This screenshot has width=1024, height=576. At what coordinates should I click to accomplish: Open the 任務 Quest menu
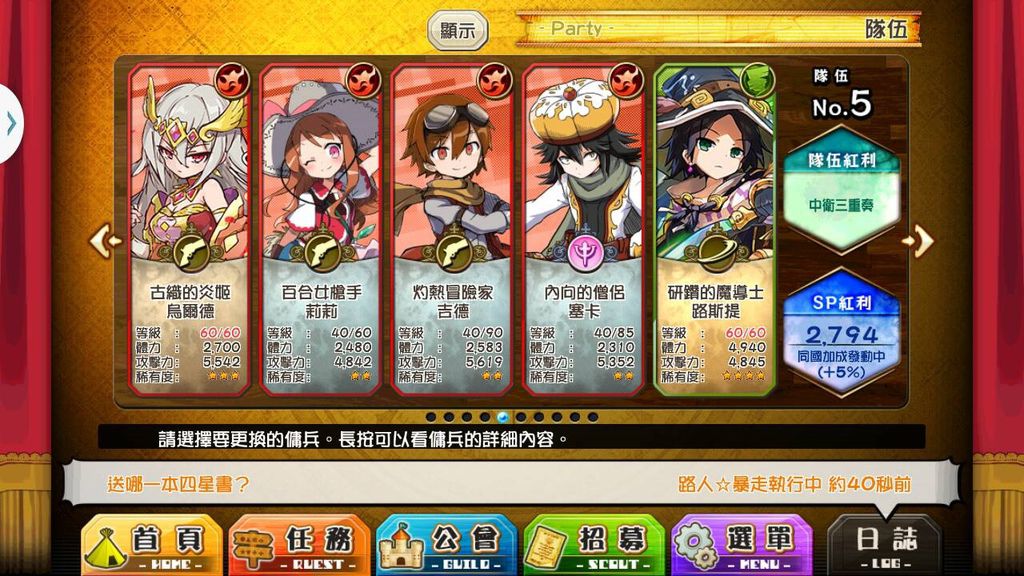(x=299, y=546)
